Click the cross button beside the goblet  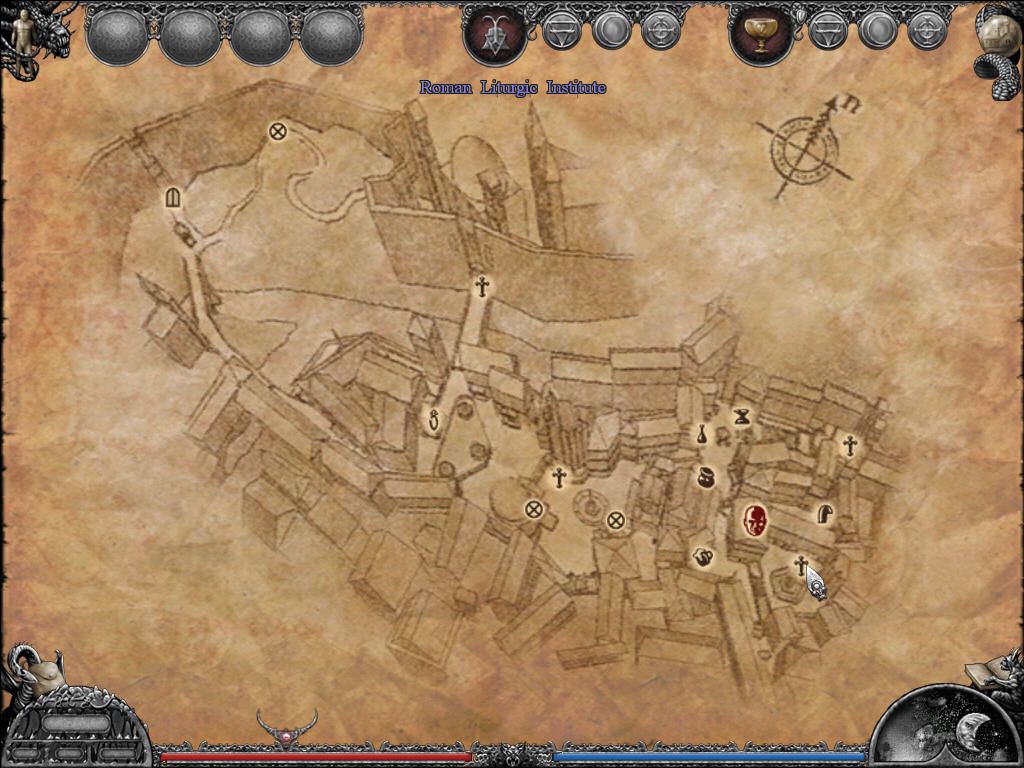927,32
